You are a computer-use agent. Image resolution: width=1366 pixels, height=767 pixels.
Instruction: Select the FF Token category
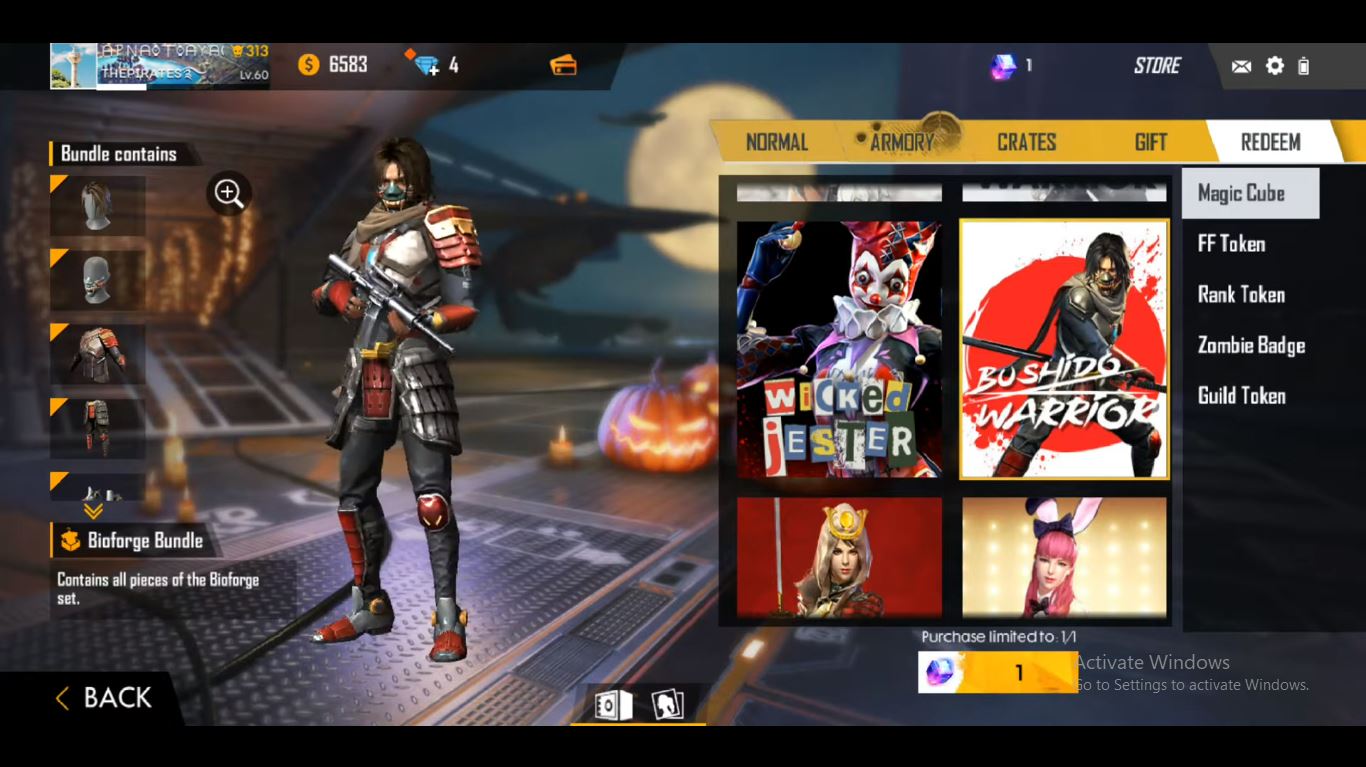tap(1231, 244)
